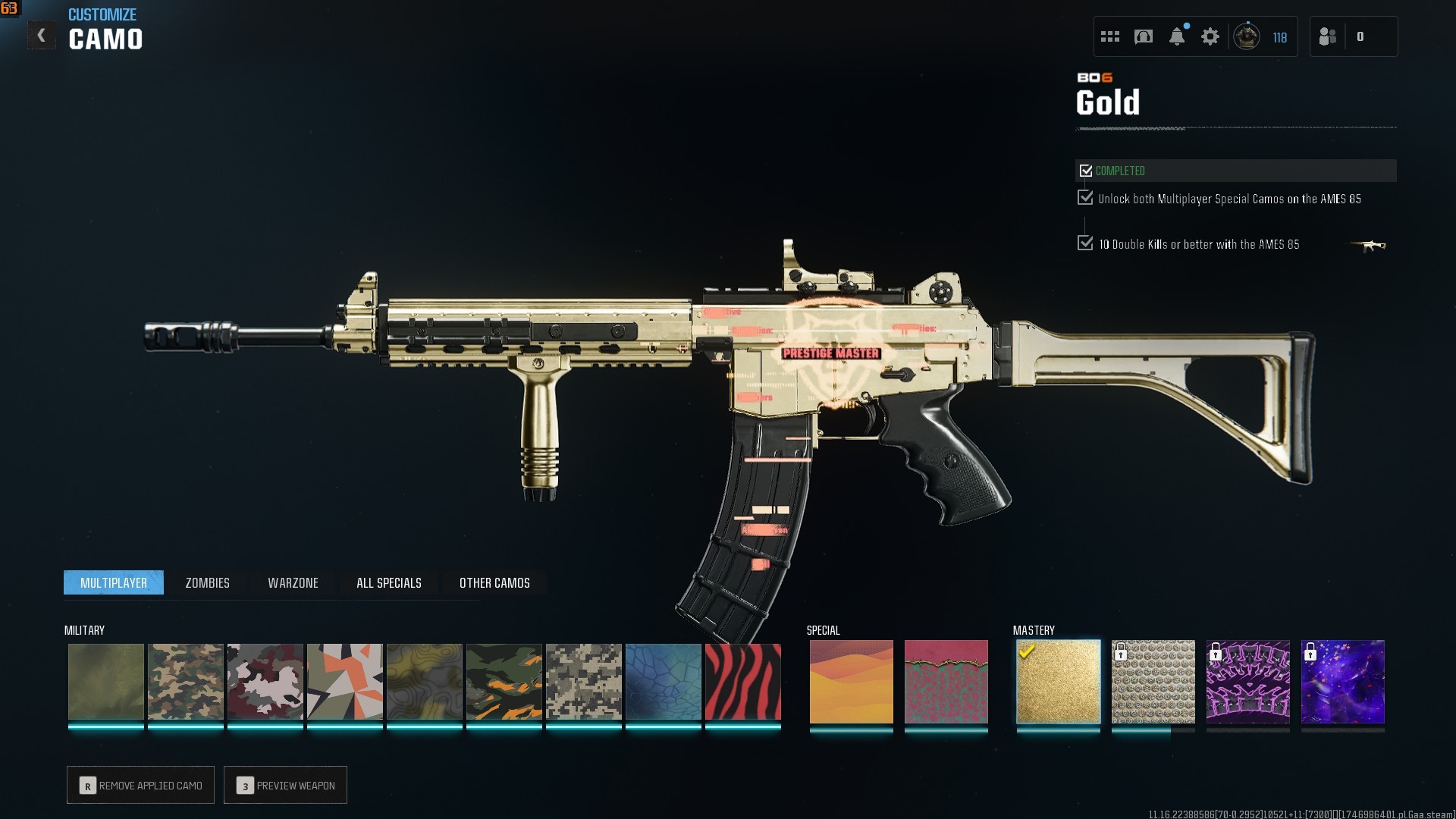
Task: Select the locked Diamond mastery camo
Action: pyautogui.click(x=1153, y=682)
